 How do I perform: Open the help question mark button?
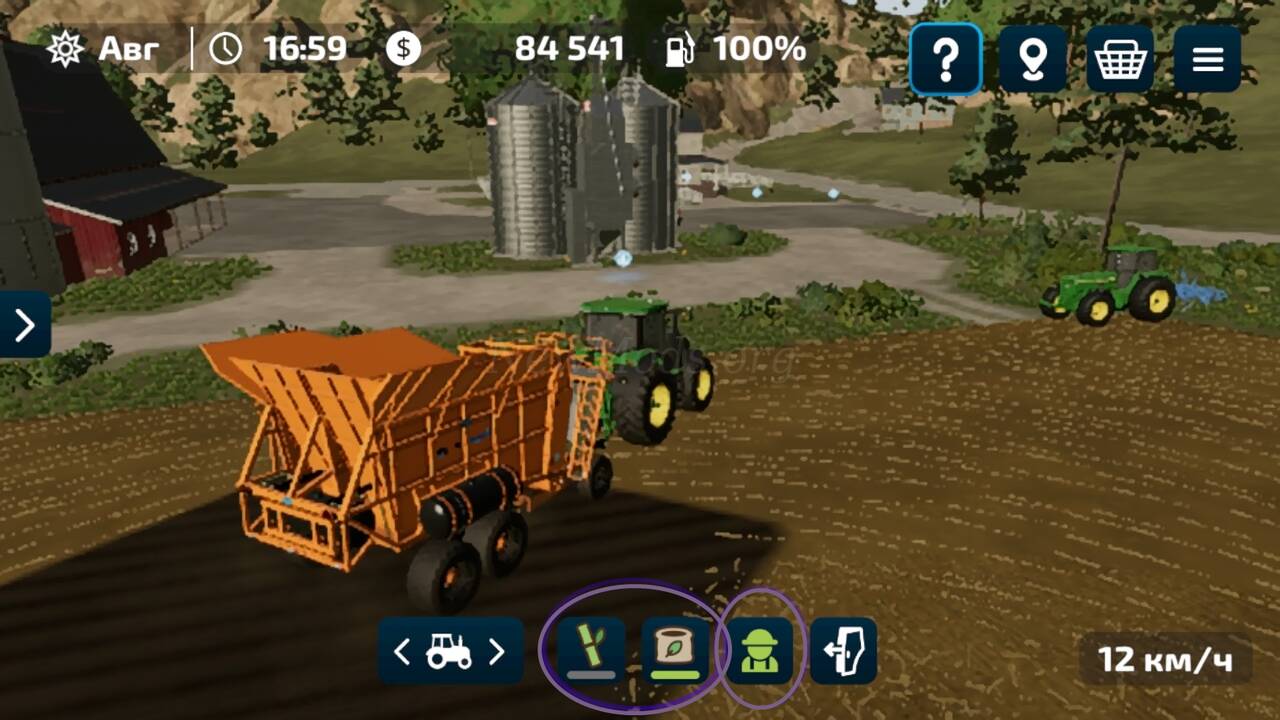coord(945,60)
